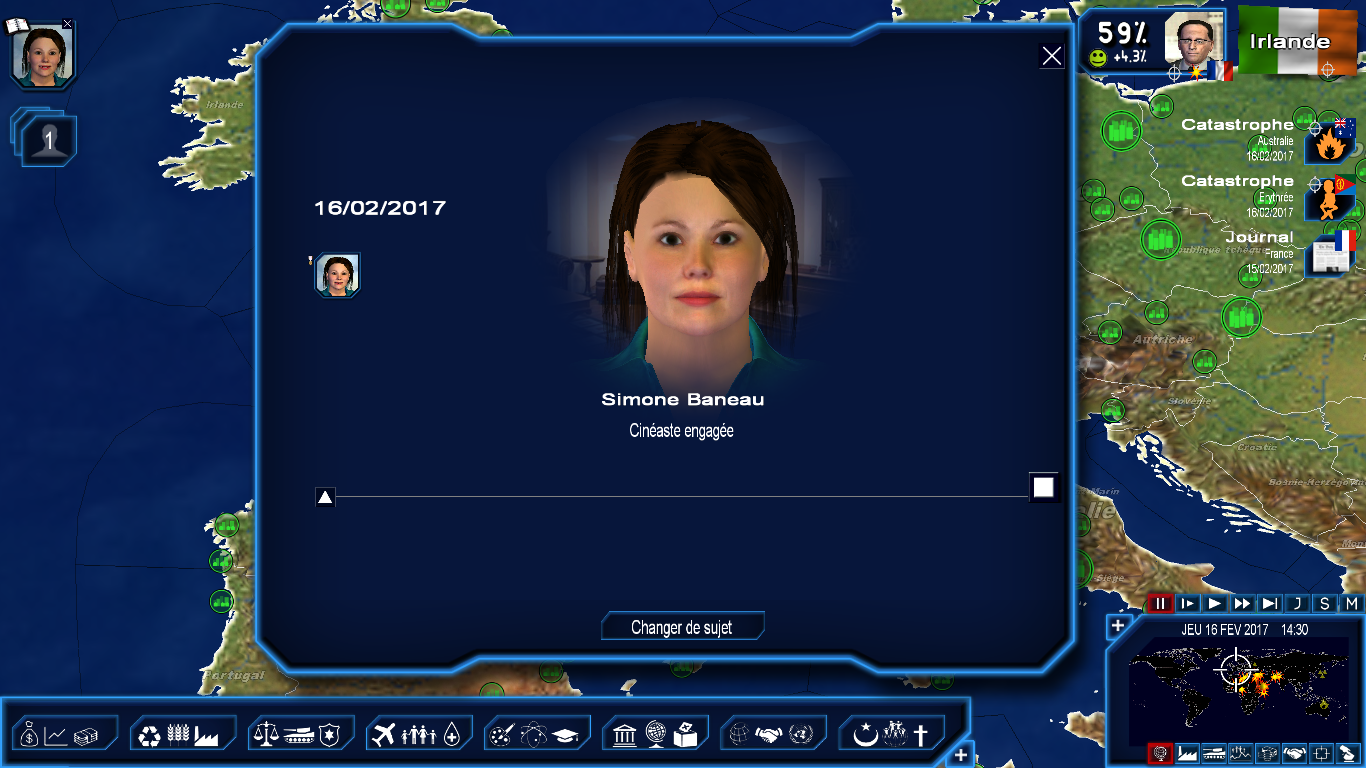Image resolution: width=1366 pixels, height=768 pixels.
Task: Read the France Journal newspaper
Action: coord(1330,254)
